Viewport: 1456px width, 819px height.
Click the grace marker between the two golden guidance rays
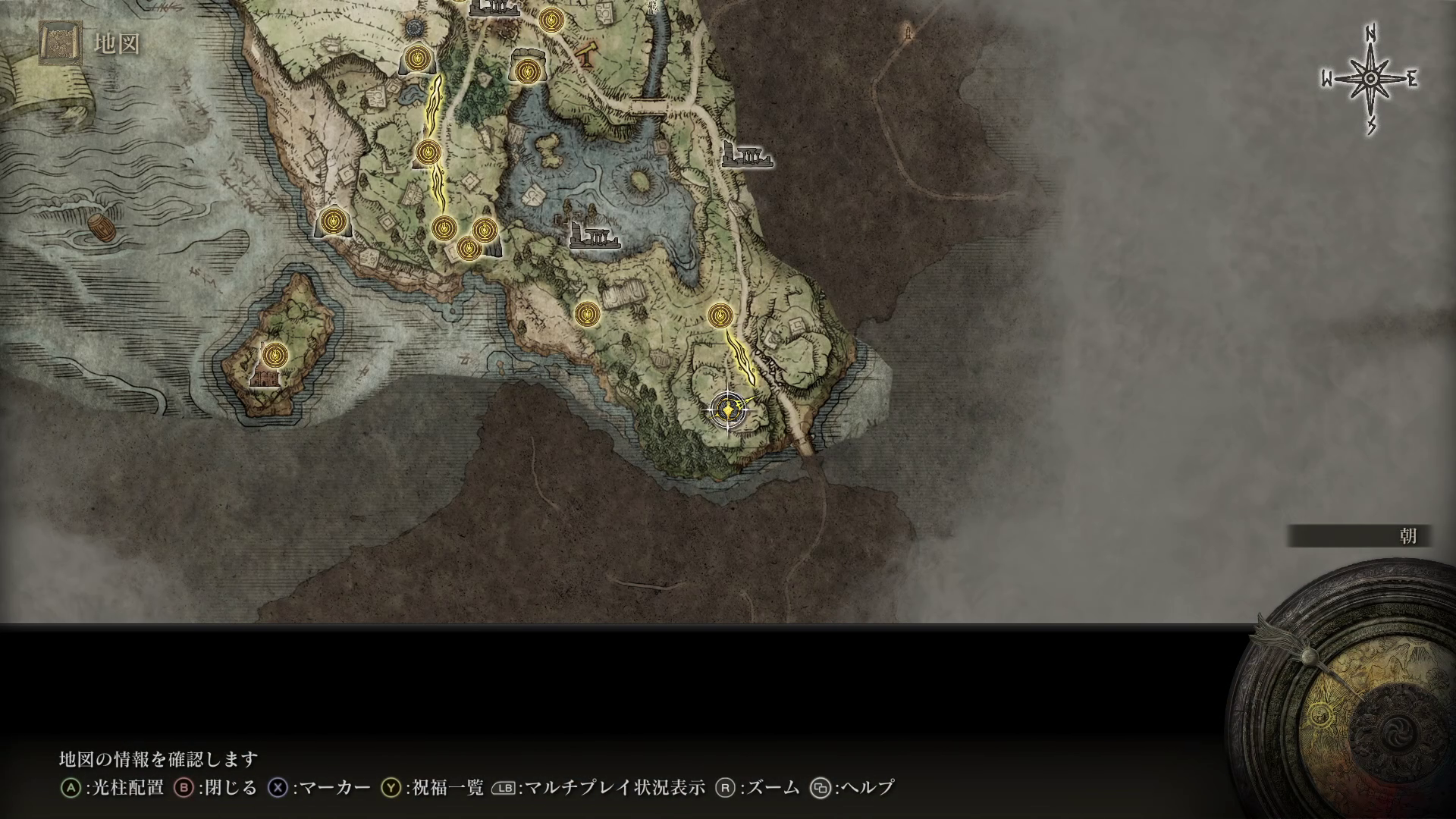point(428,152)
